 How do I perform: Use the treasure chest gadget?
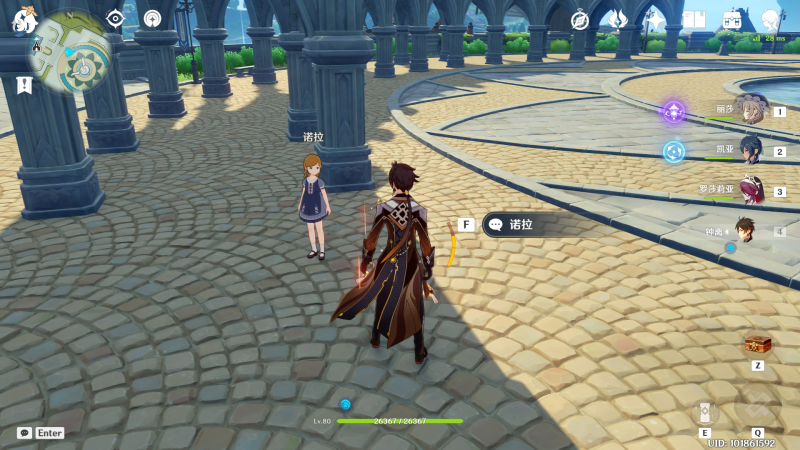click(758, 345)
